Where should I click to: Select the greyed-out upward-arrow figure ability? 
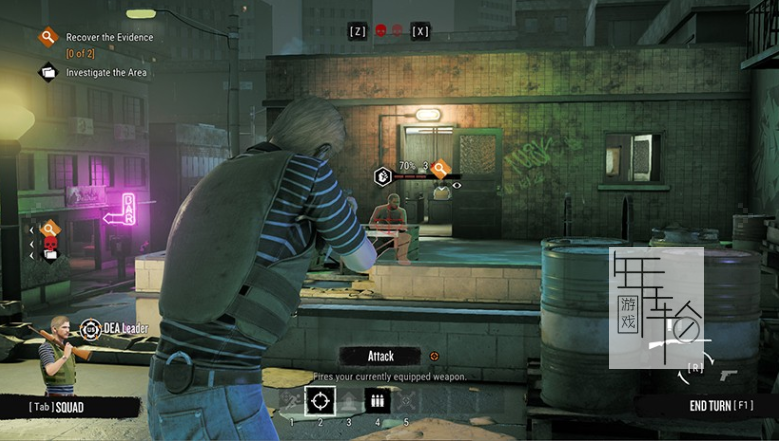point(349,401)
